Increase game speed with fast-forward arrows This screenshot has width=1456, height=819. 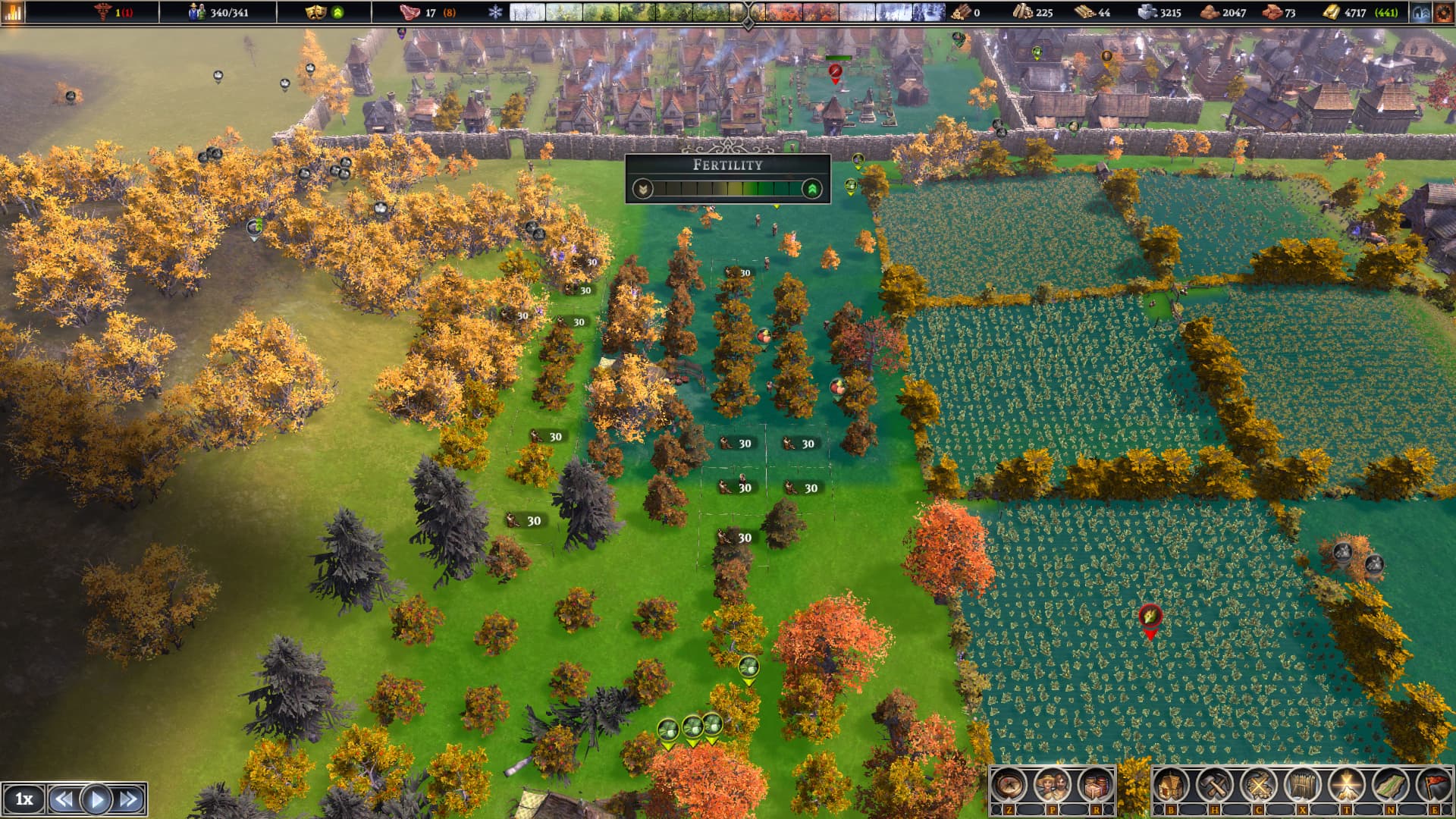[129, 799]
